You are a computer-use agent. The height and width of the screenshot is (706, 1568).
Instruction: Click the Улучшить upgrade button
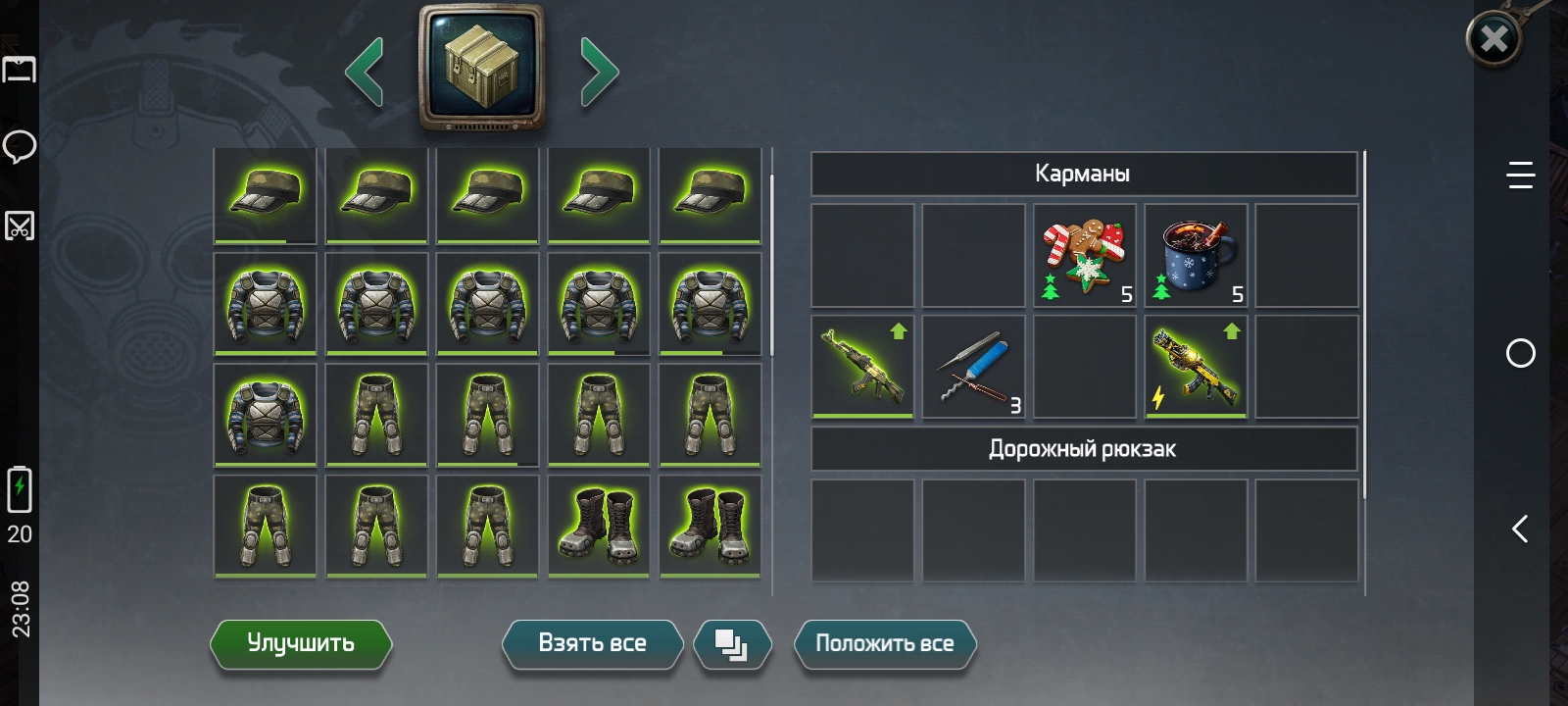pyautogui.click(x=300, y=644)
